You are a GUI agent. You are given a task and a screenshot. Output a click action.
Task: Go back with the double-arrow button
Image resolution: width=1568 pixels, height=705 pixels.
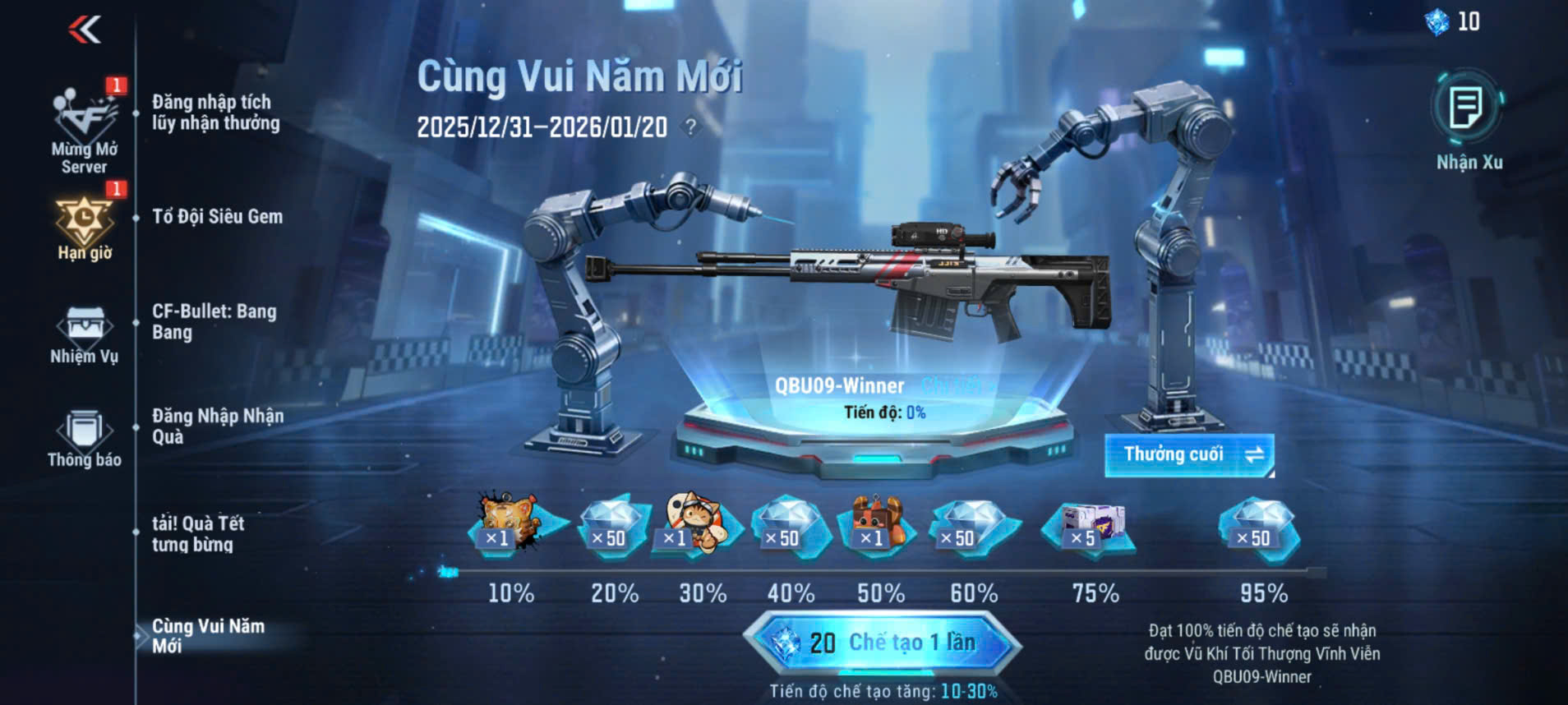tap(85, 30)
